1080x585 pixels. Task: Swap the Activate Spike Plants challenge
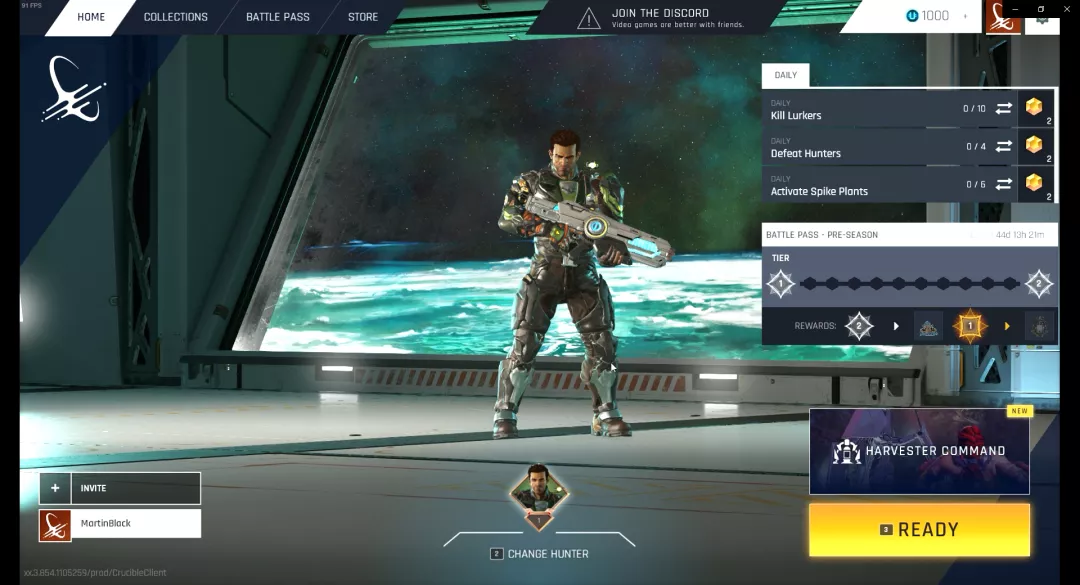tap(1004, 184)
